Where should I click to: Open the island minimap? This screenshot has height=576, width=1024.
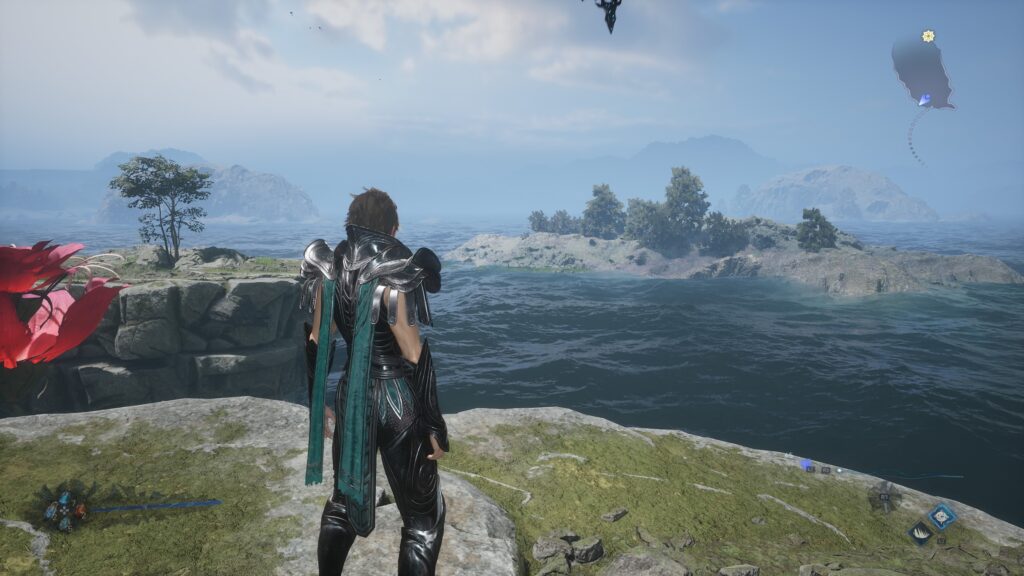tap(921, 71)
